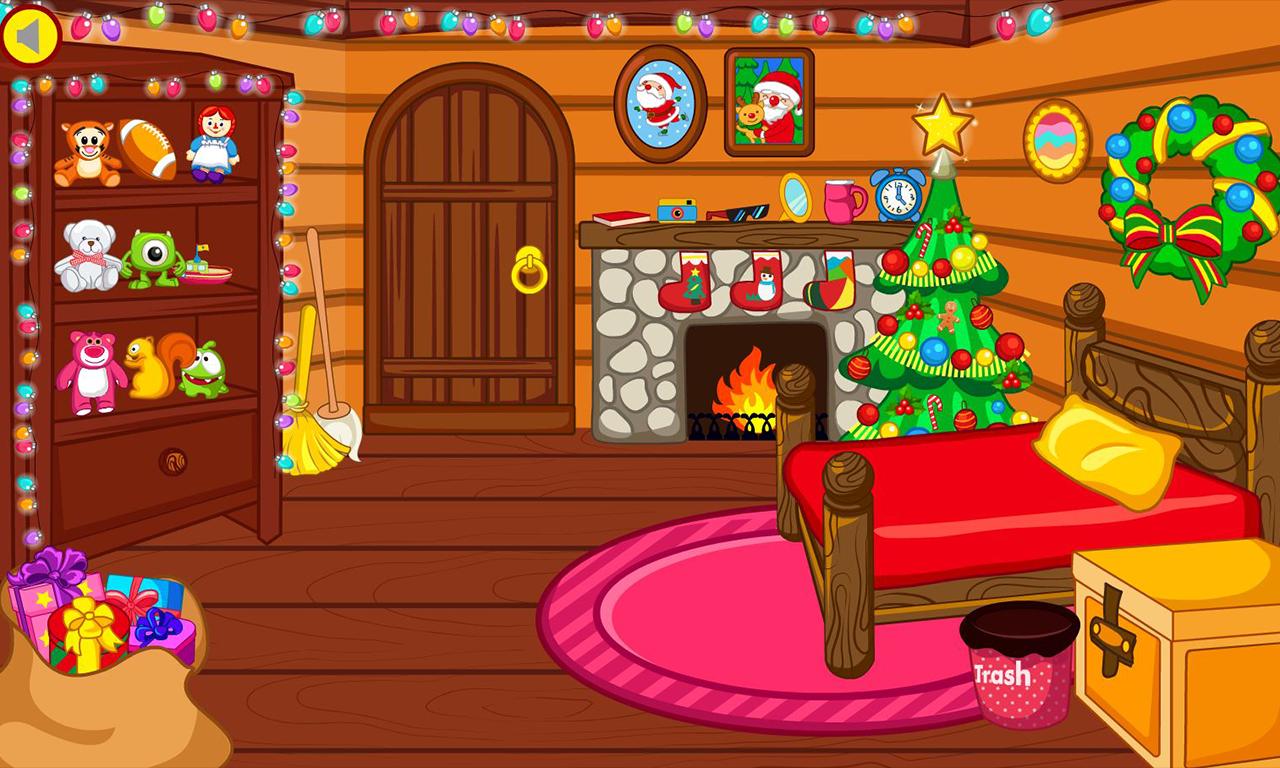Mute the game sound with the speaker button
The height and width of the screenshot is (768, 1280).
point(30,32)
